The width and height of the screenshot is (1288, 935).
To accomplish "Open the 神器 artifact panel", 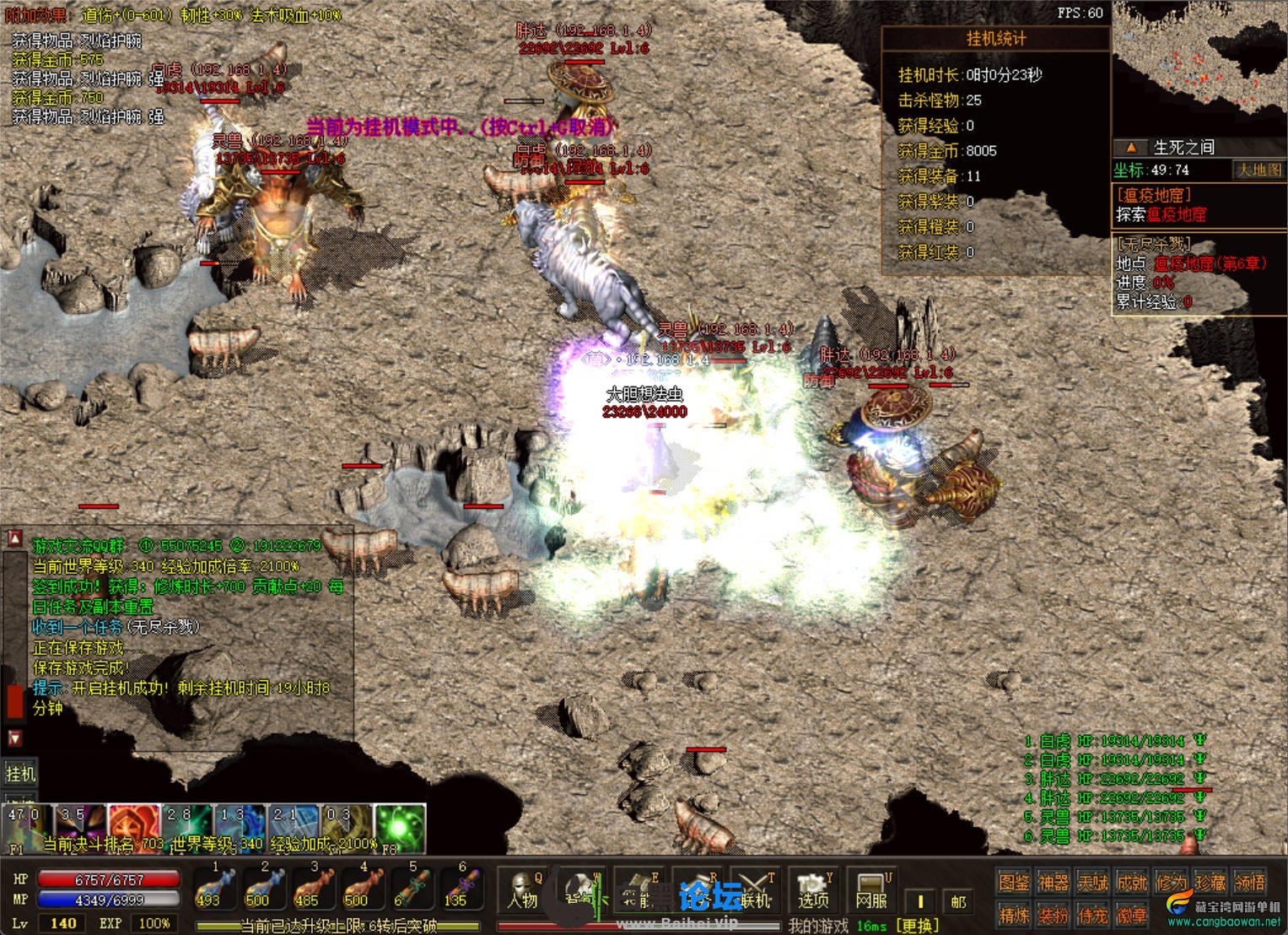I will point(1053,883).
